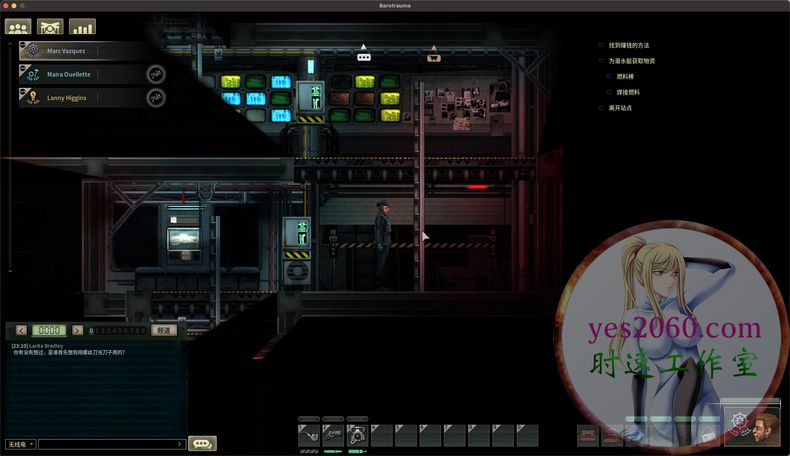Screen dimensions: 790x456
Task: Click the order icon beside Maira Ouellette
Action: coord(156,74)
